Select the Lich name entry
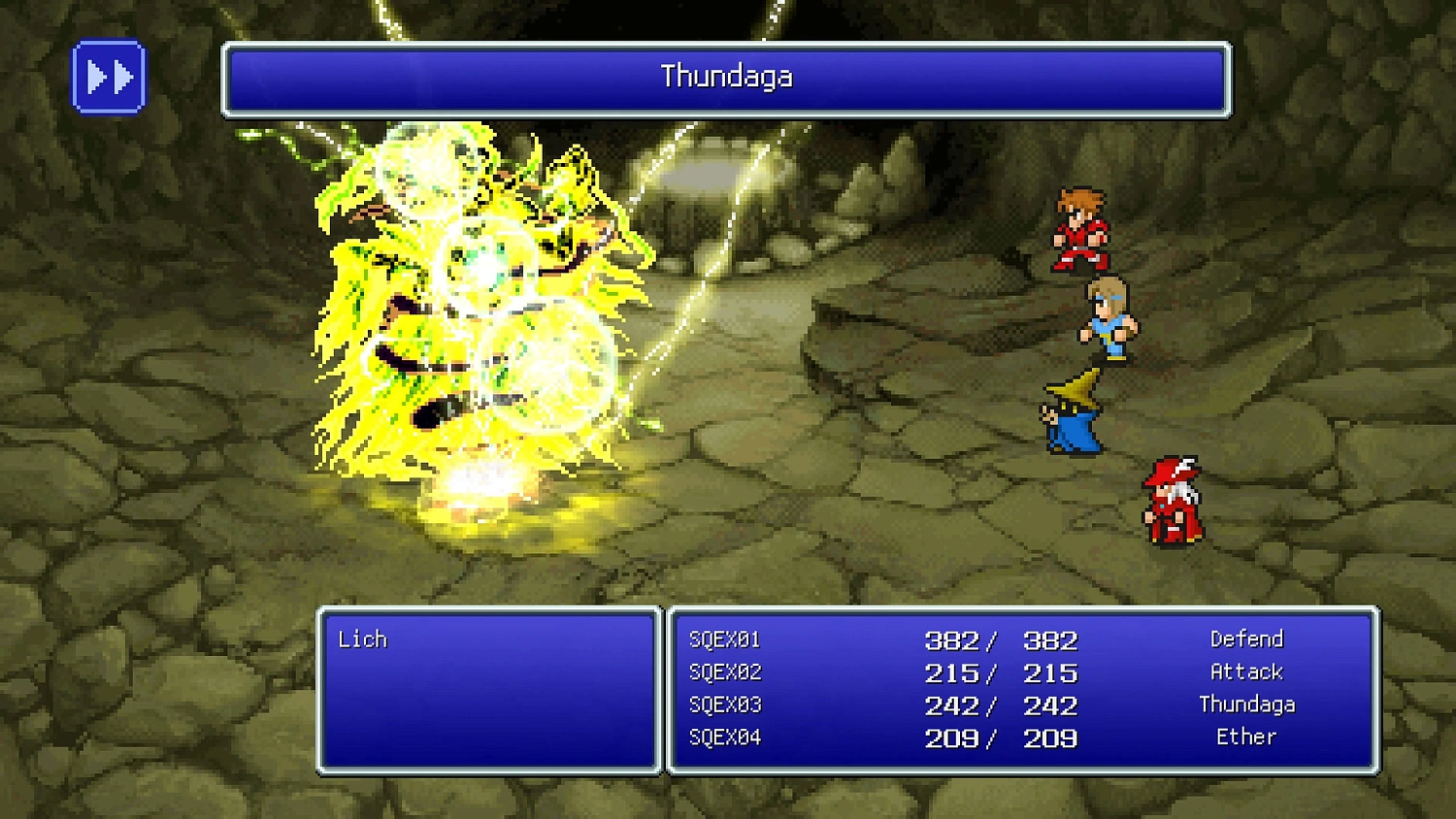The width and height of the screenshot is (1456, 819). pyautogui.click(x=362, y=639)
